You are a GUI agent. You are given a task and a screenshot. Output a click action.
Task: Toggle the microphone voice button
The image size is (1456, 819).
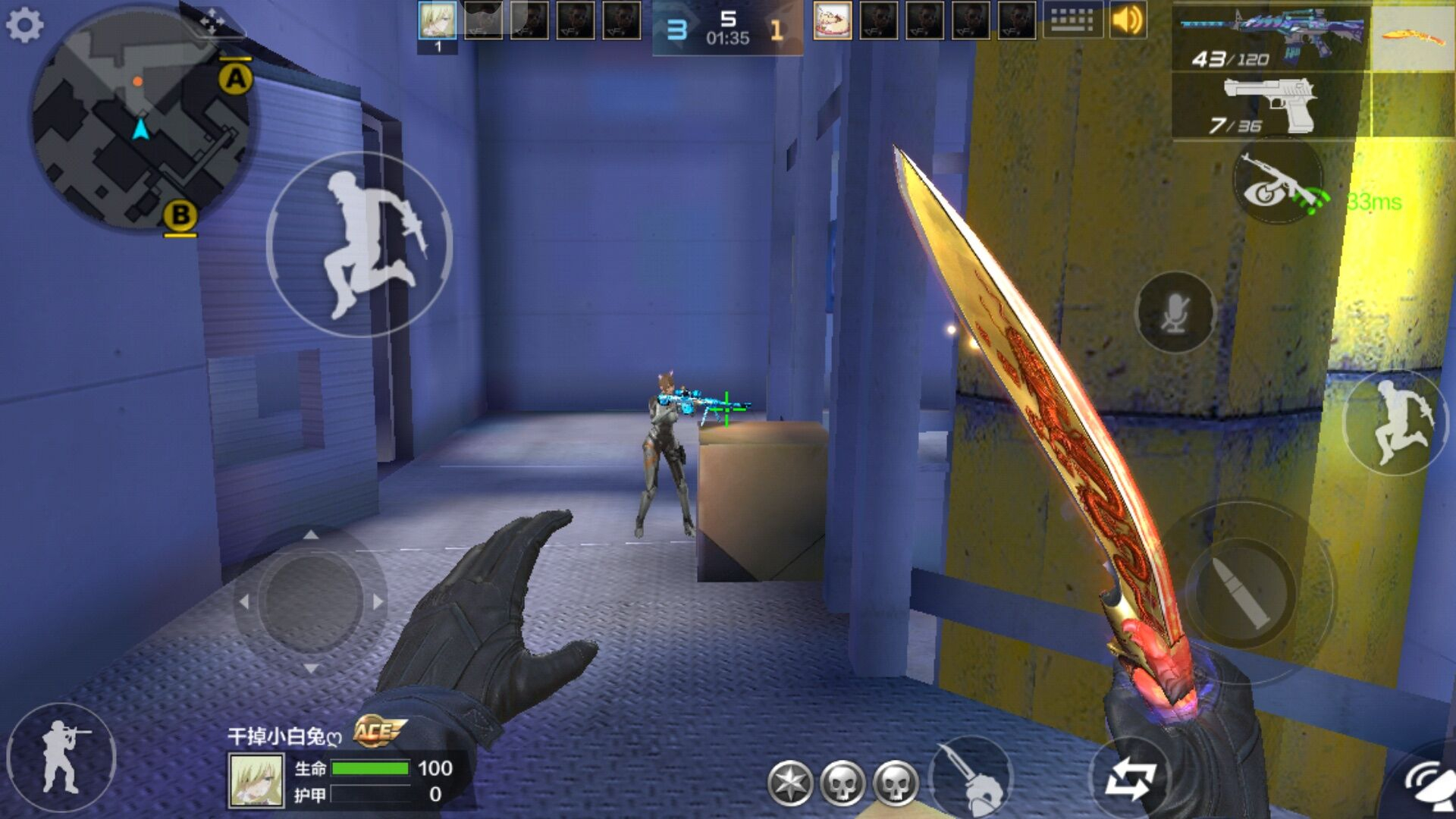pyautogui.click(x=1175, y=312)
